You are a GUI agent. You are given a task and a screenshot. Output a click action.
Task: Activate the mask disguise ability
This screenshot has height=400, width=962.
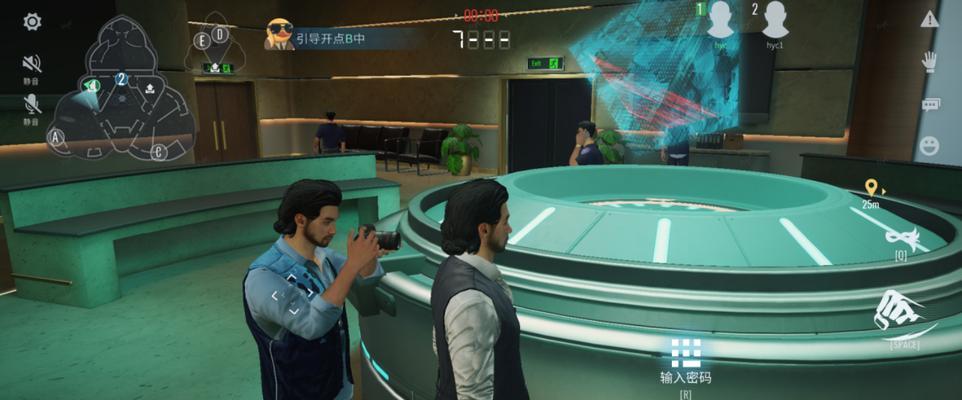901,237
